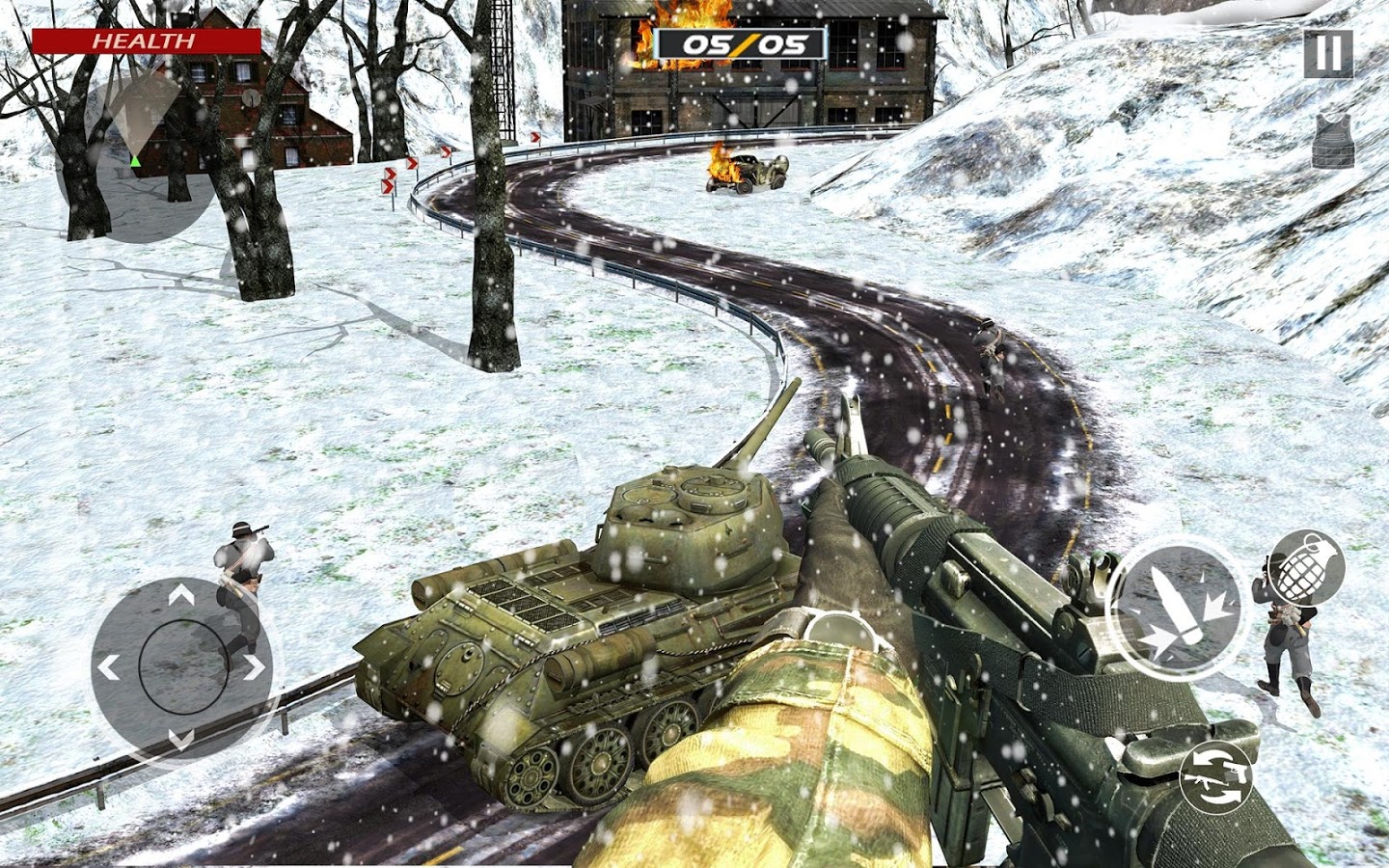Pause the game
This screenshot has height=868, width=1389.
[x=1328, y=53]
